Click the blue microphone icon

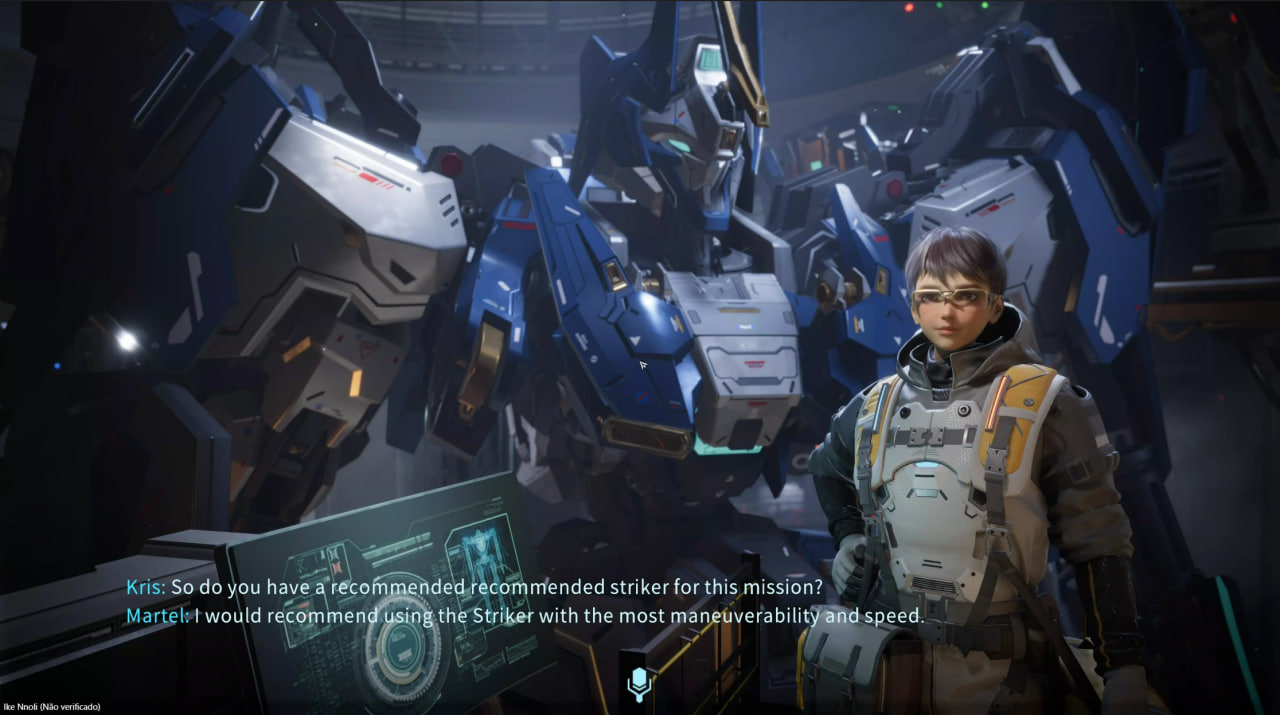(639, 684)
